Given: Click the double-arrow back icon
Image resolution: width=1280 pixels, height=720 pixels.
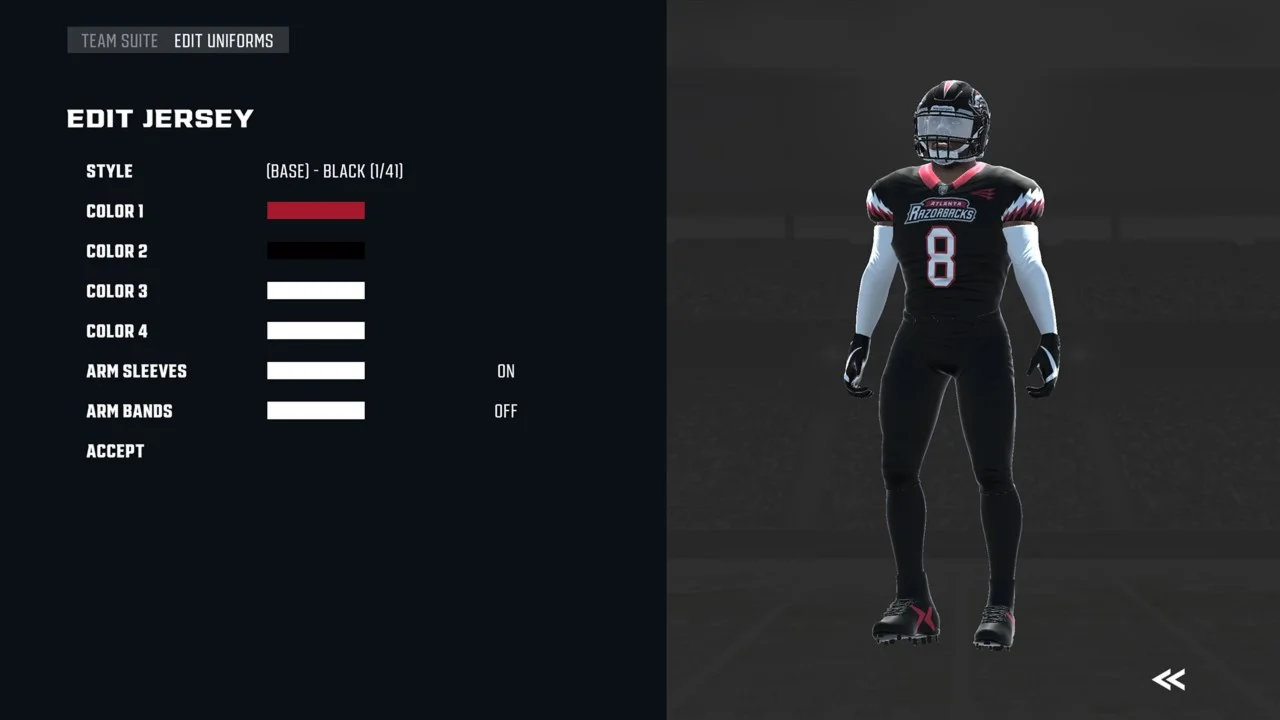Looking at the screenshot, I should click(1168, 680).
